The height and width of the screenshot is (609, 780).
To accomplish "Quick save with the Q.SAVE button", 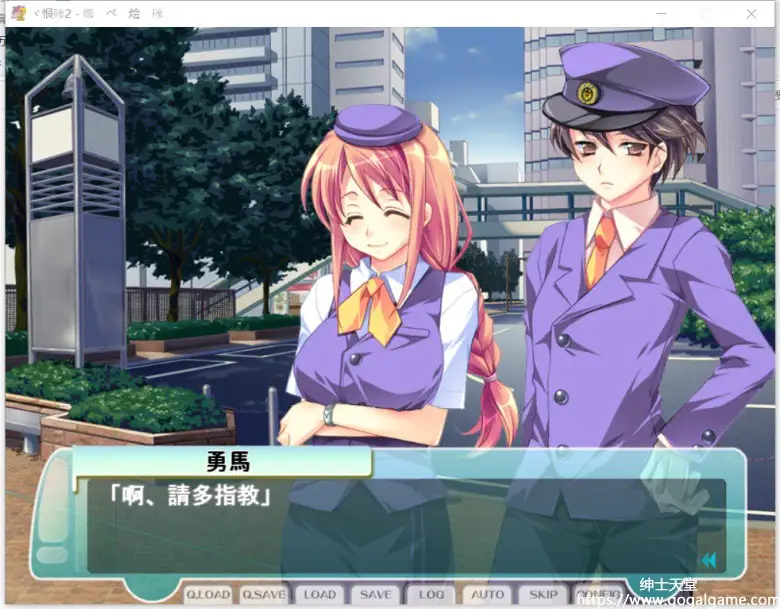I will point(264,594).
